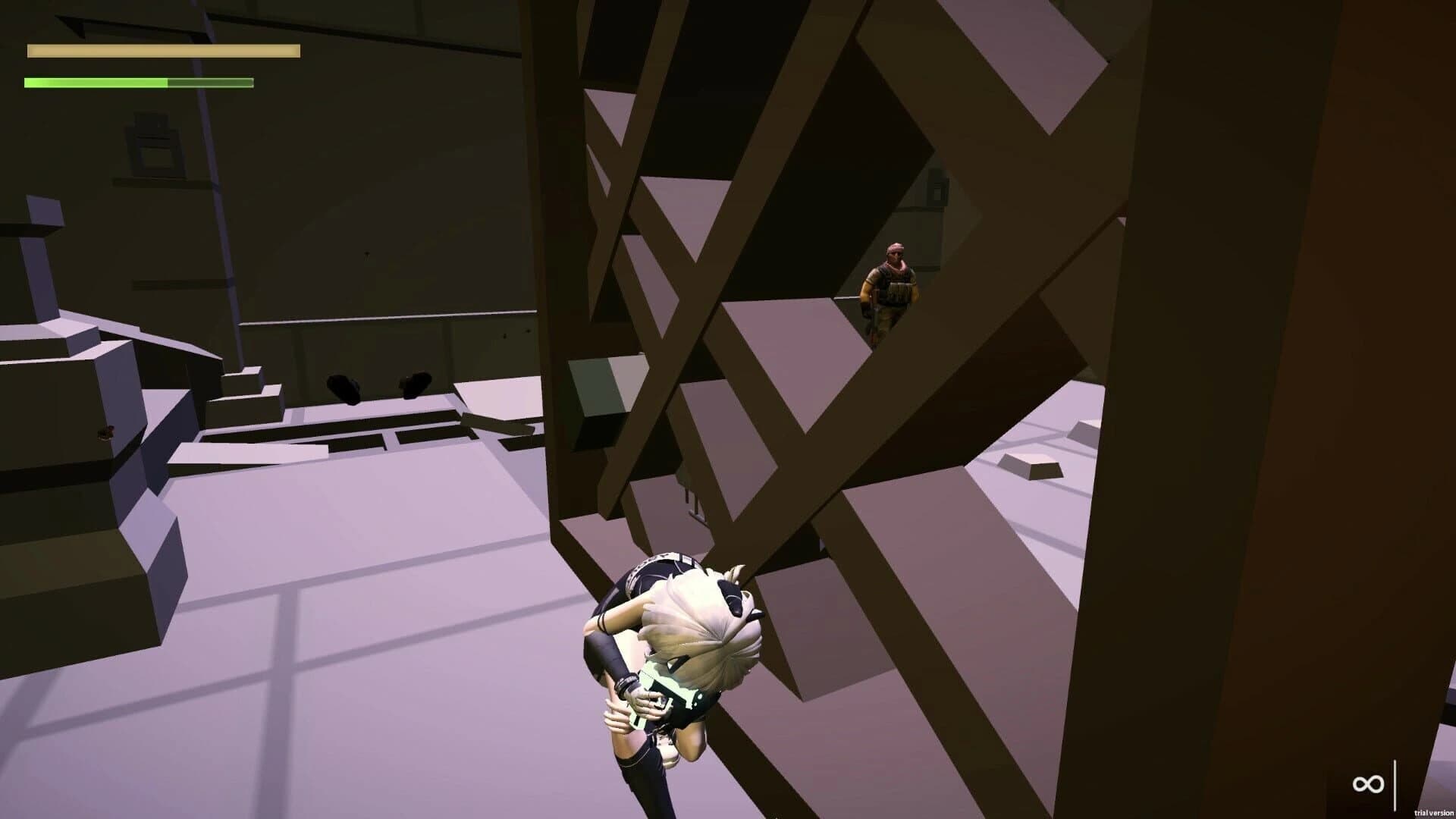Click the second dropped weapon nearby
Screen dimensions: 1456x819
pos(414,383)
